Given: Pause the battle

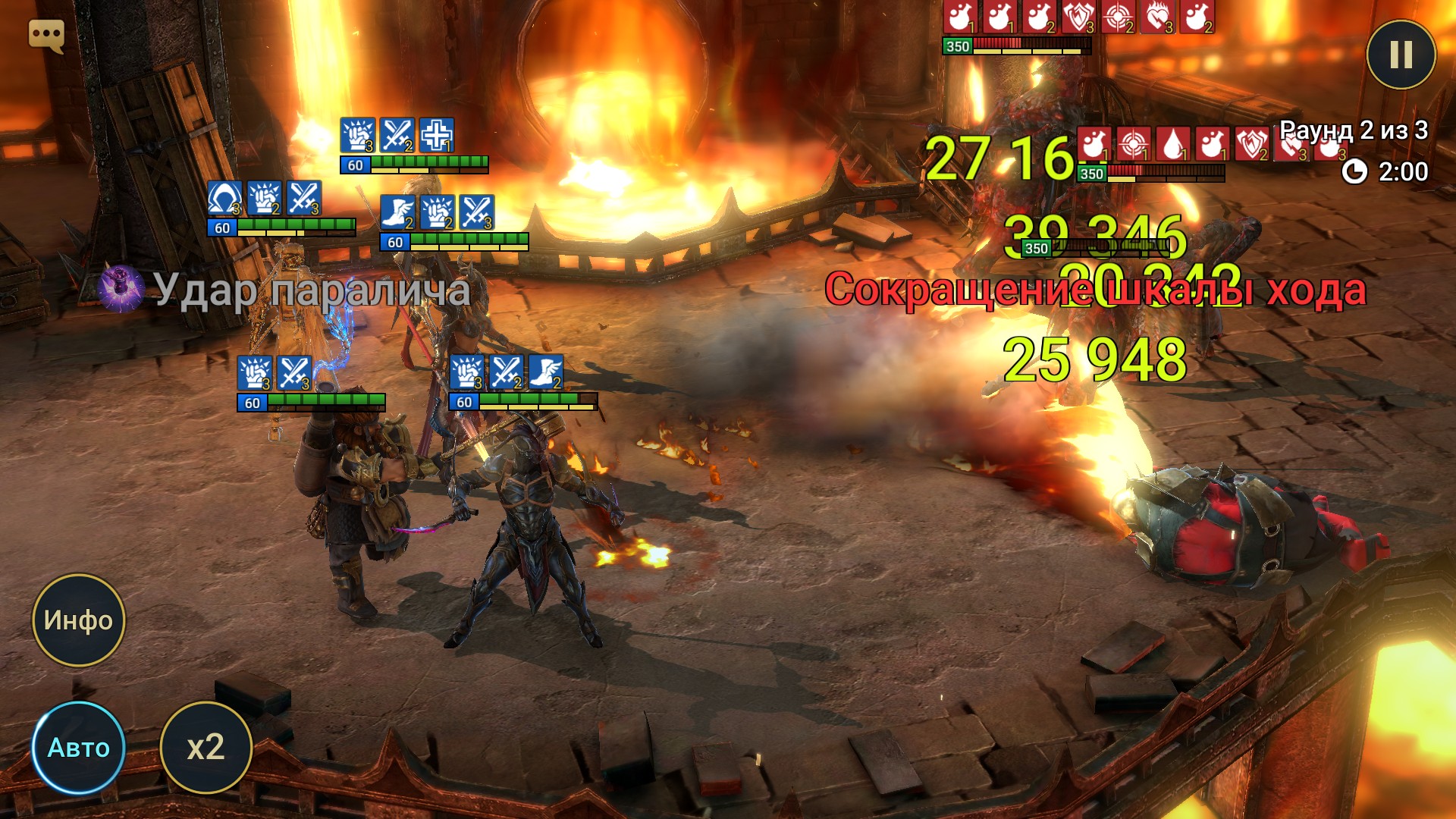Looking at the screenshot, I should click(1401, 54).
